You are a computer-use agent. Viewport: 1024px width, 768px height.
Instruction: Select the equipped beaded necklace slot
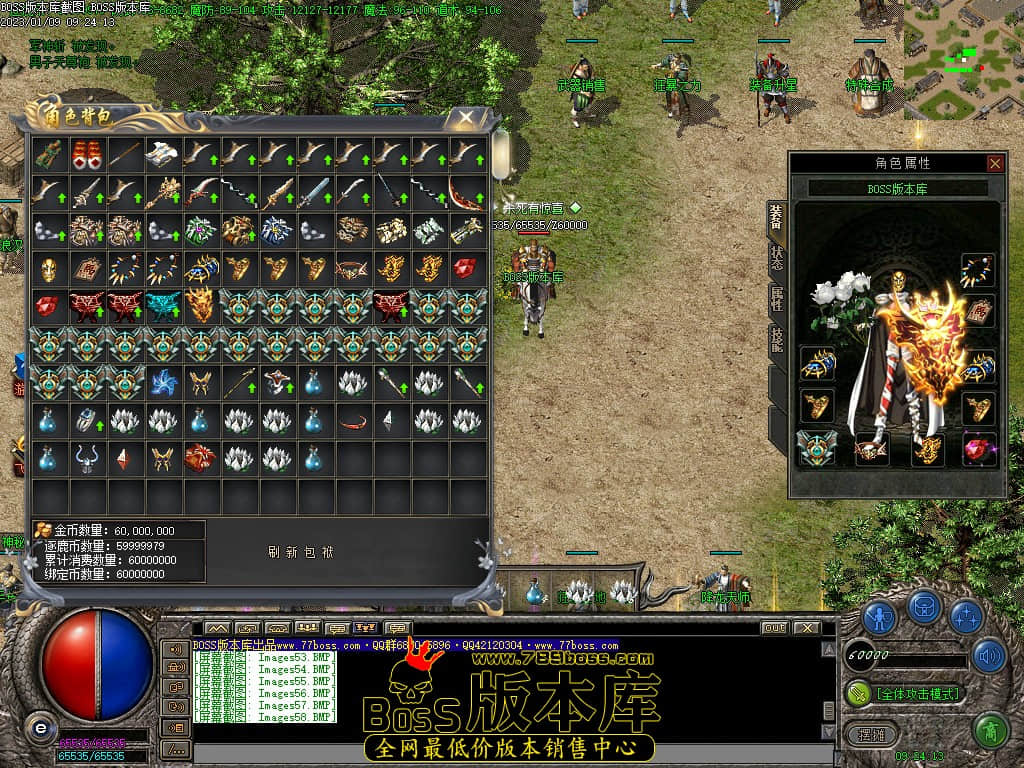(978, 270)
